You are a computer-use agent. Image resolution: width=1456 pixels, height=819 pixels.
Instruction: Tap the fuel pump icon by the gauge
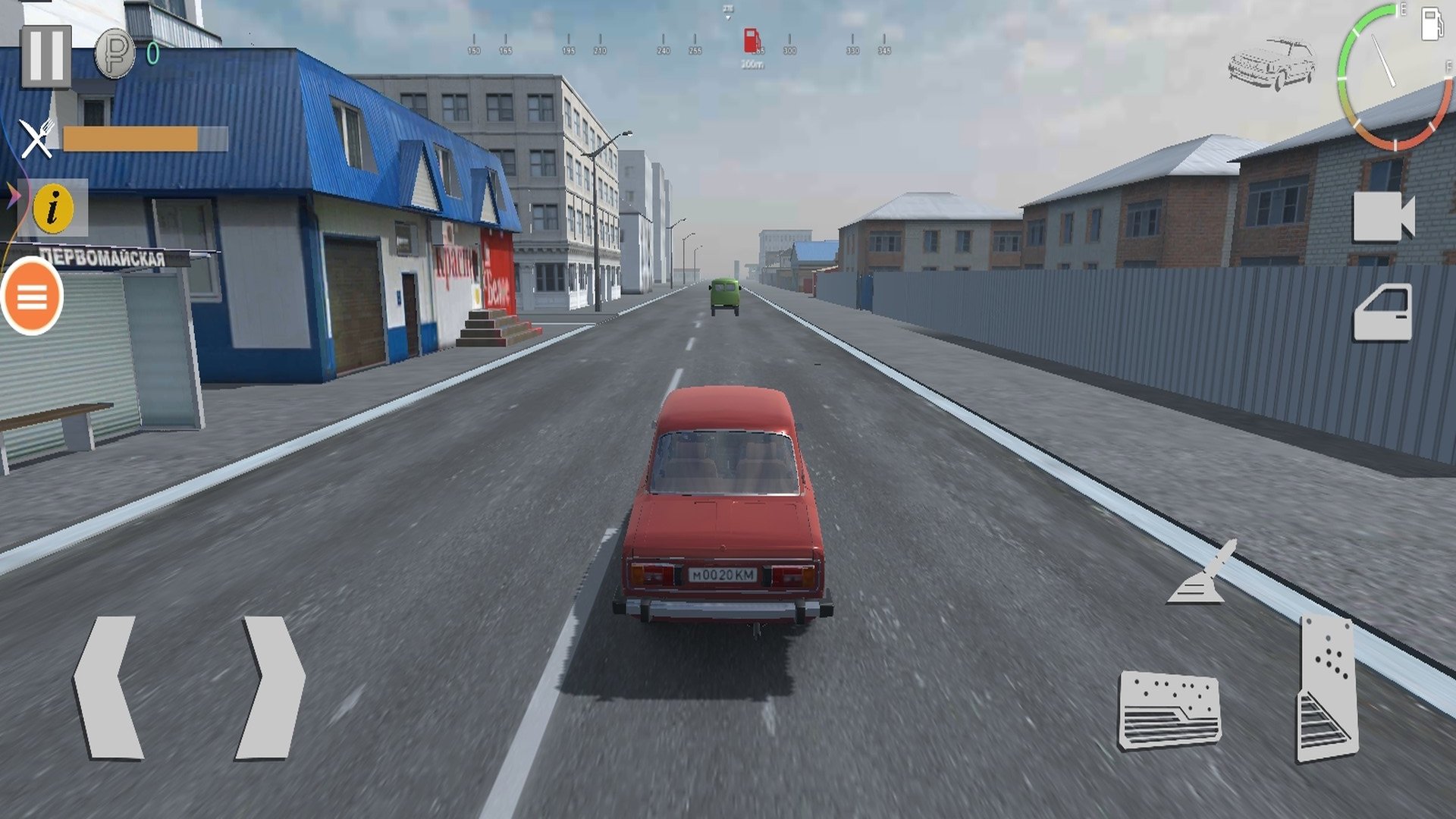click(1431, 23)
